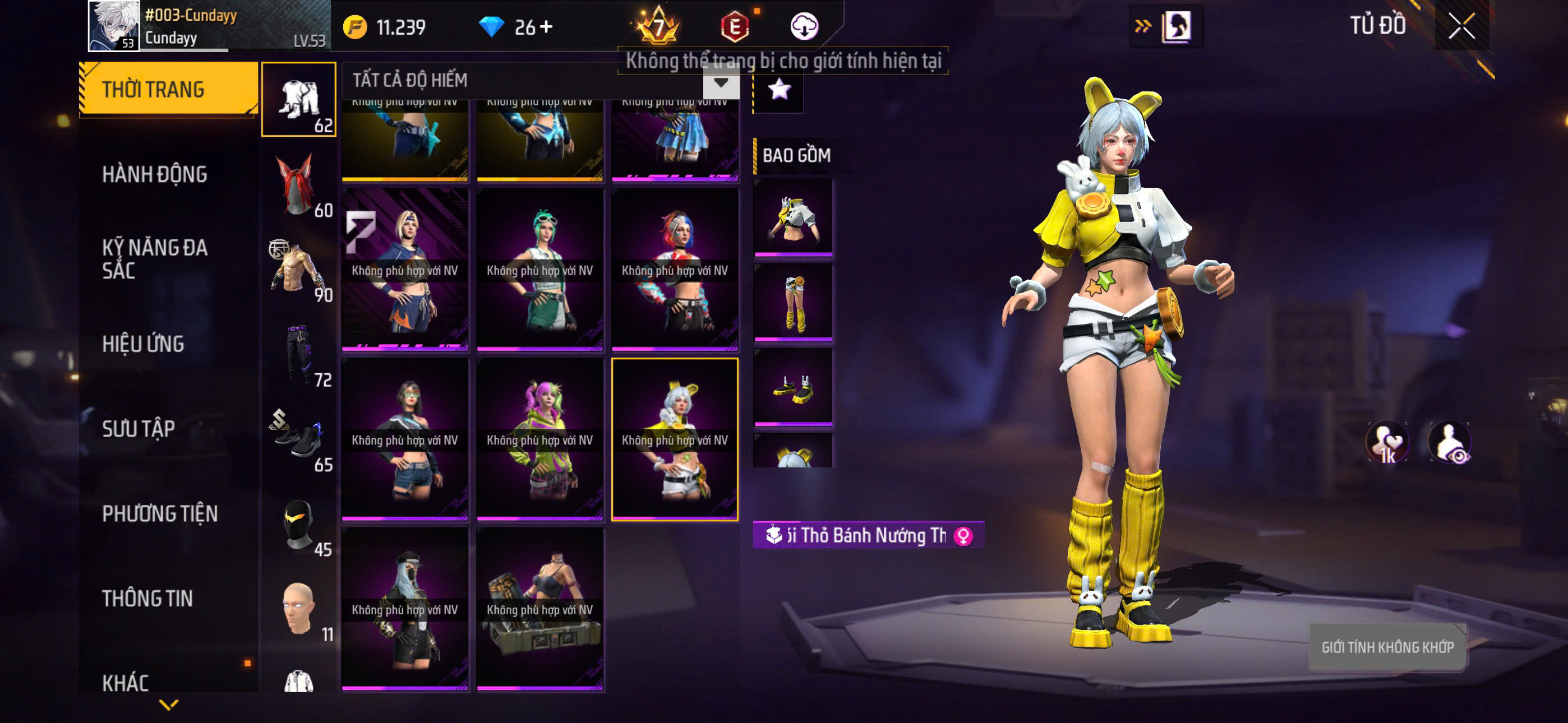The image size is (1568, 723).
Task: Choose the red fox mask head category
Action: click(298, 185)
